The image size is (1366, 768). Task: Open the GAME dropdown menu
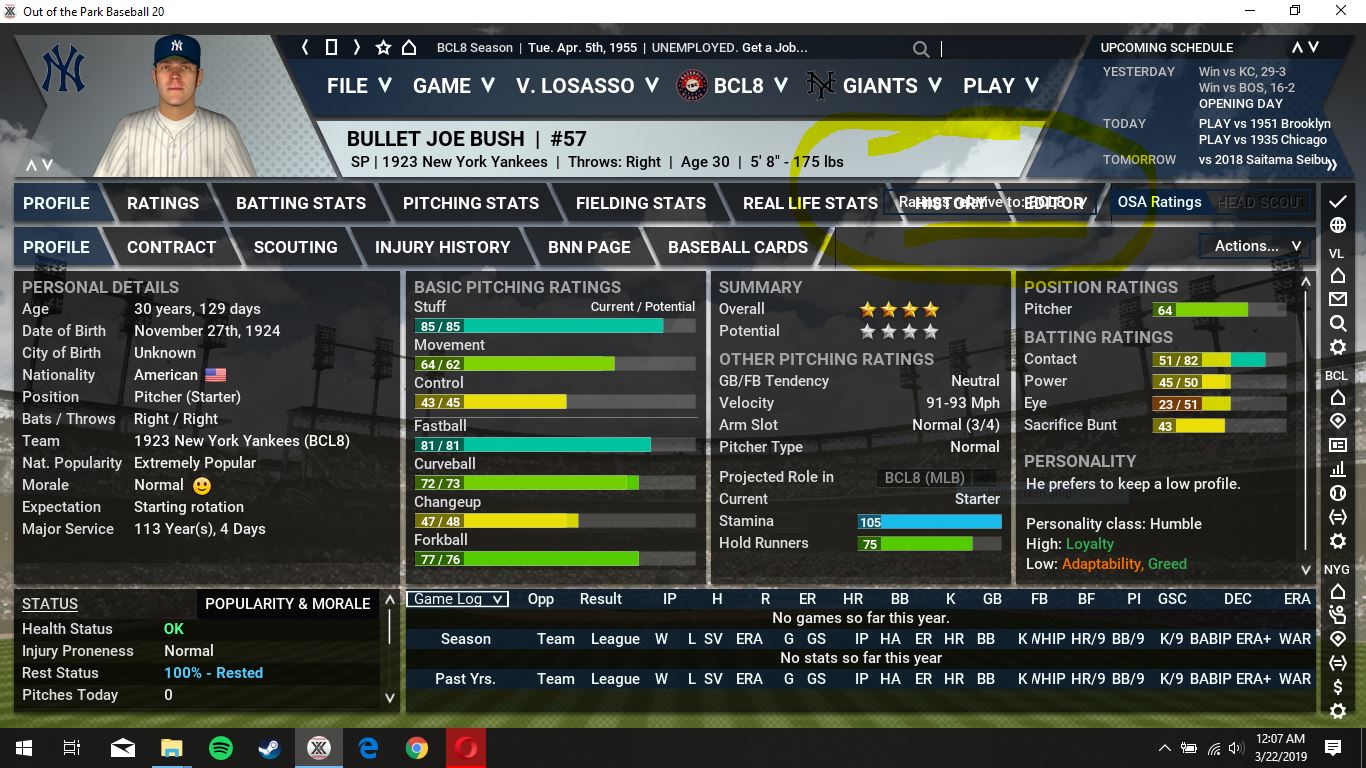[453, 86]
